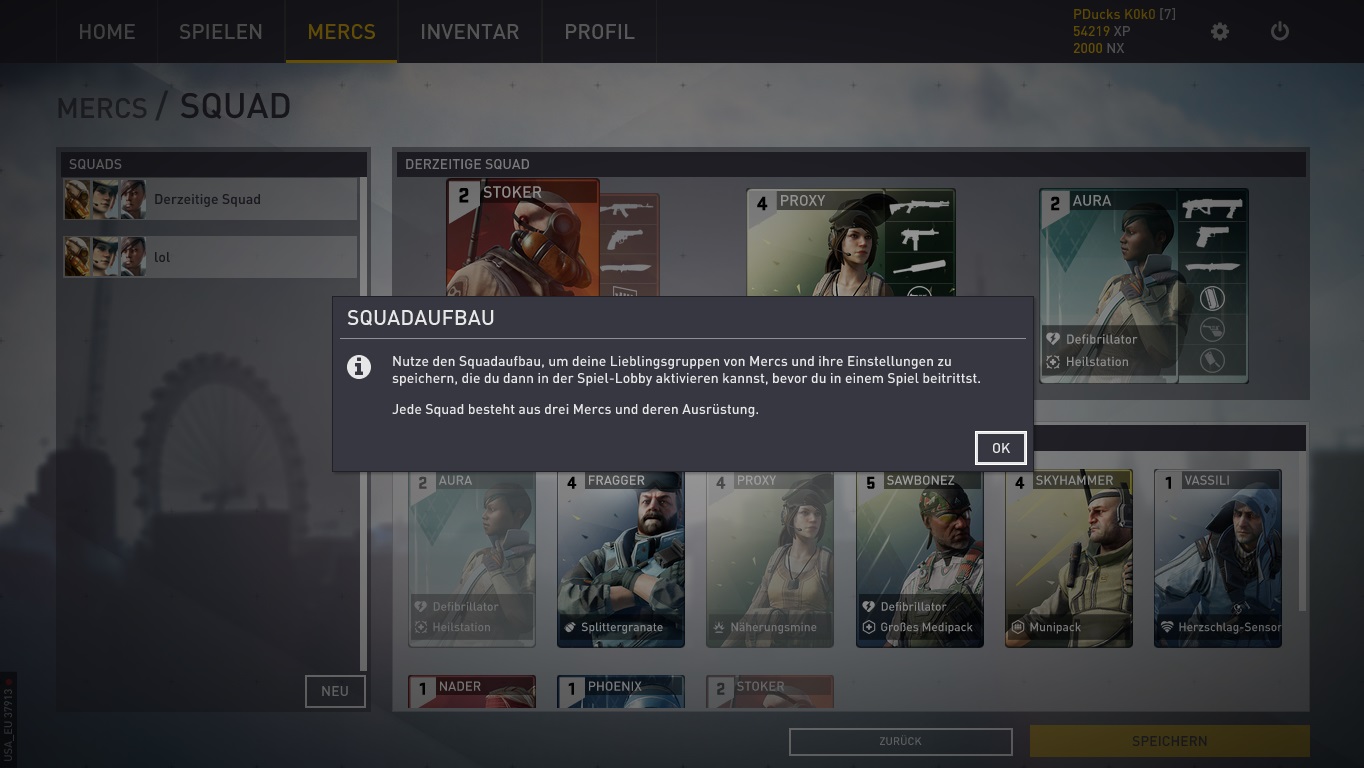Click the power quit icon

tap(1279, 32)
